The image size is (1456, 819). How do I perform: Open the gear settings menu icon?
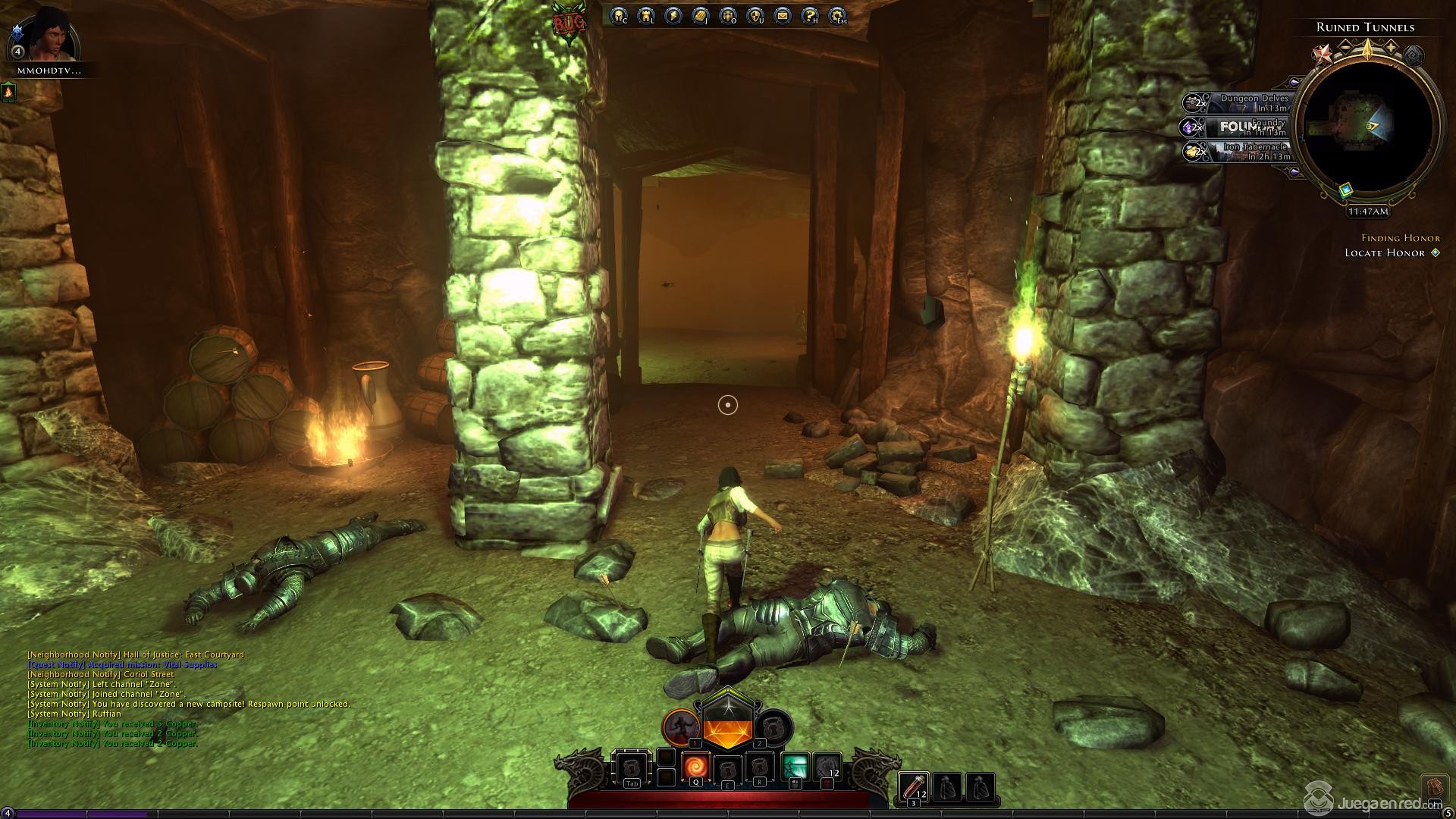tap(836, 15)
